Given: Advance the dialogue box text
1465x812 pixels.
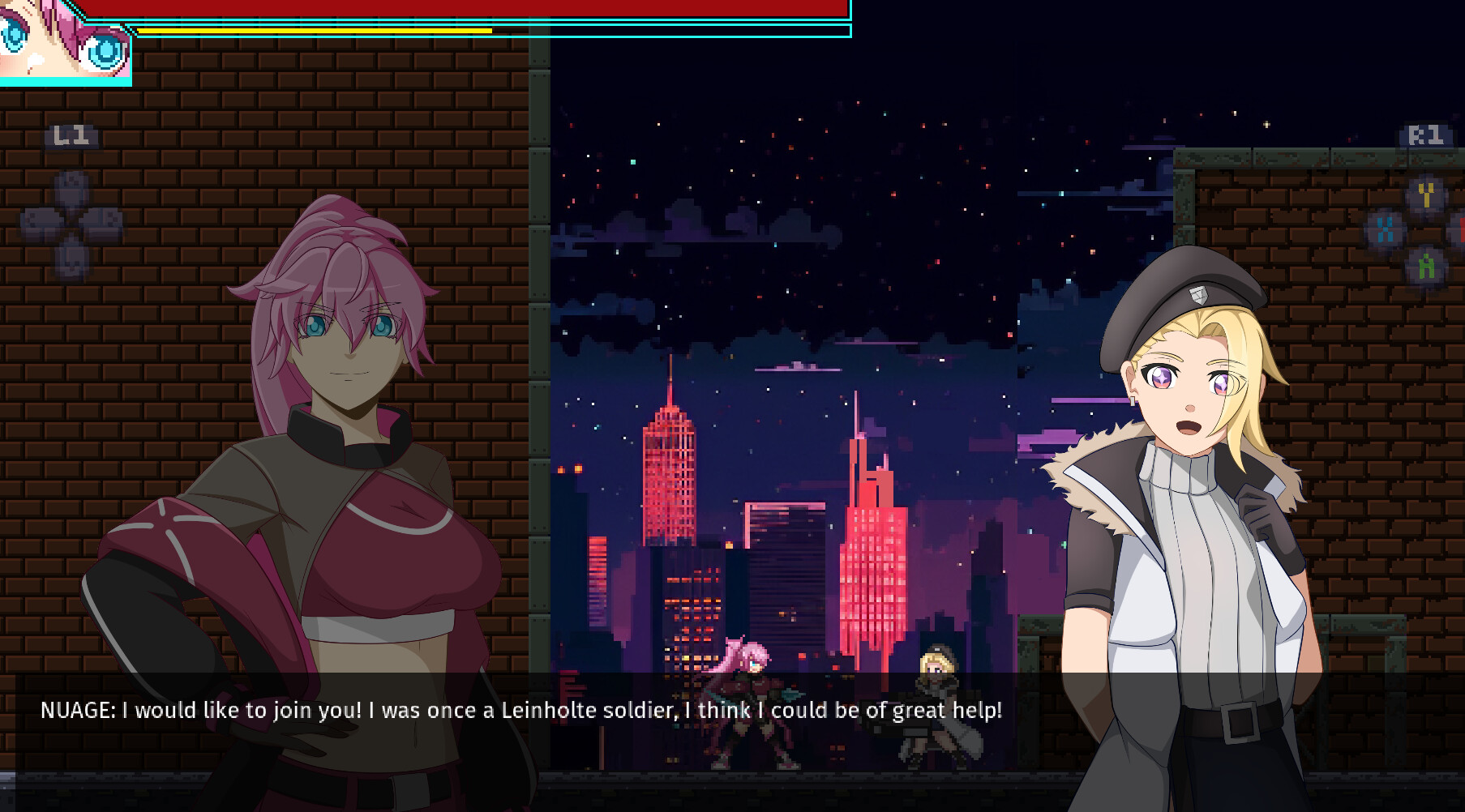Looking at the screenshot, I should (730, 711).
